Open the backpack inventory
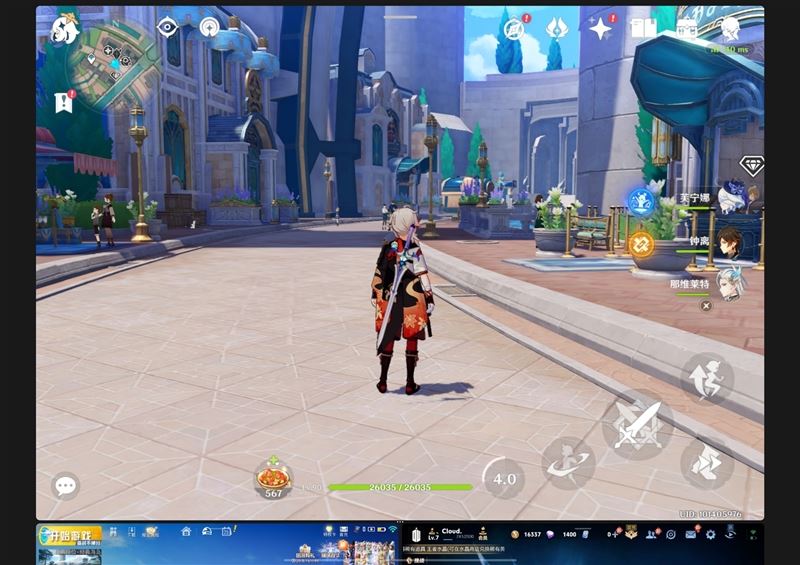 687,29
